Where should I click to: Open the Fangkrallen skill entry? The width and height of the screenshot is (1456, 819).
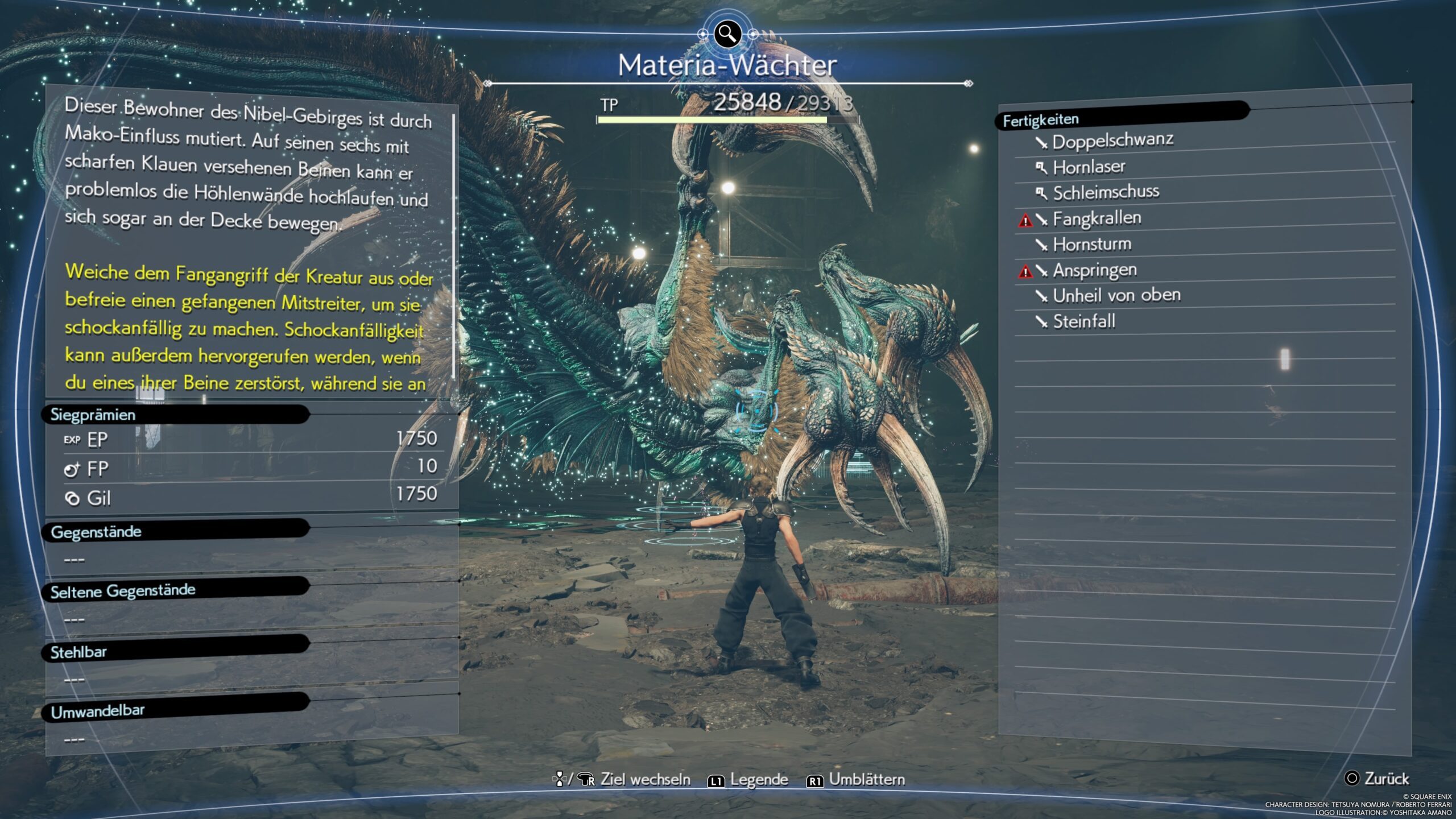coord(1097,218)
